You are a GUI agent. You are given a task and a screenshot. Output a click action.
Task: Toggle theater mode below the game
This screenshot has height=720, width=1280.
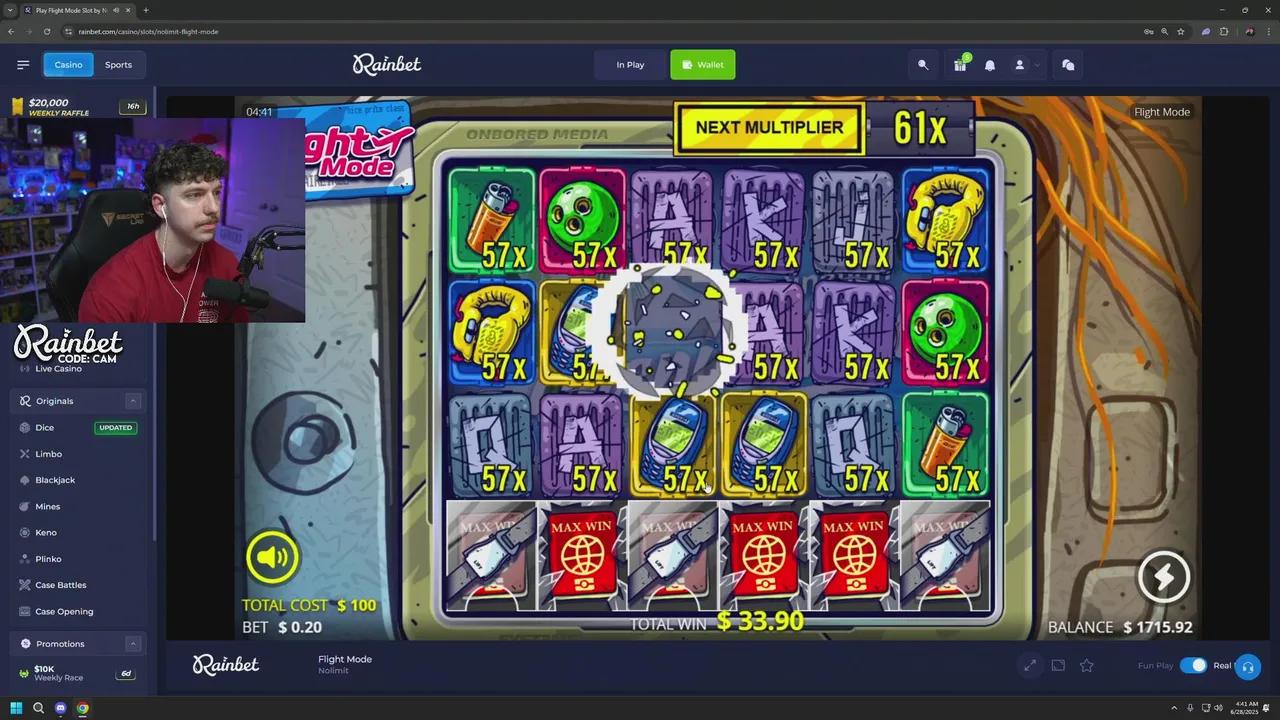click(x=1058, y=665)
